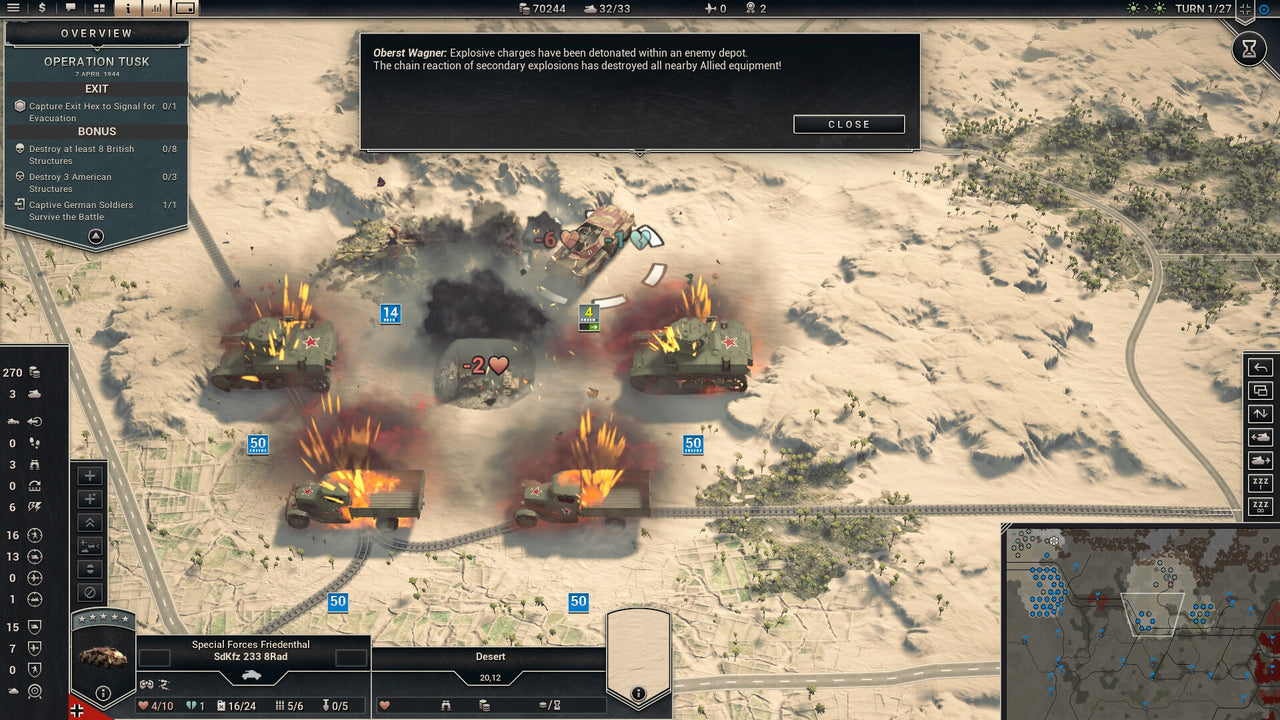This screenshot has height=720, width=1280.
Task: Open the hamburger menu in top-left corner
Action: point(13,8)
